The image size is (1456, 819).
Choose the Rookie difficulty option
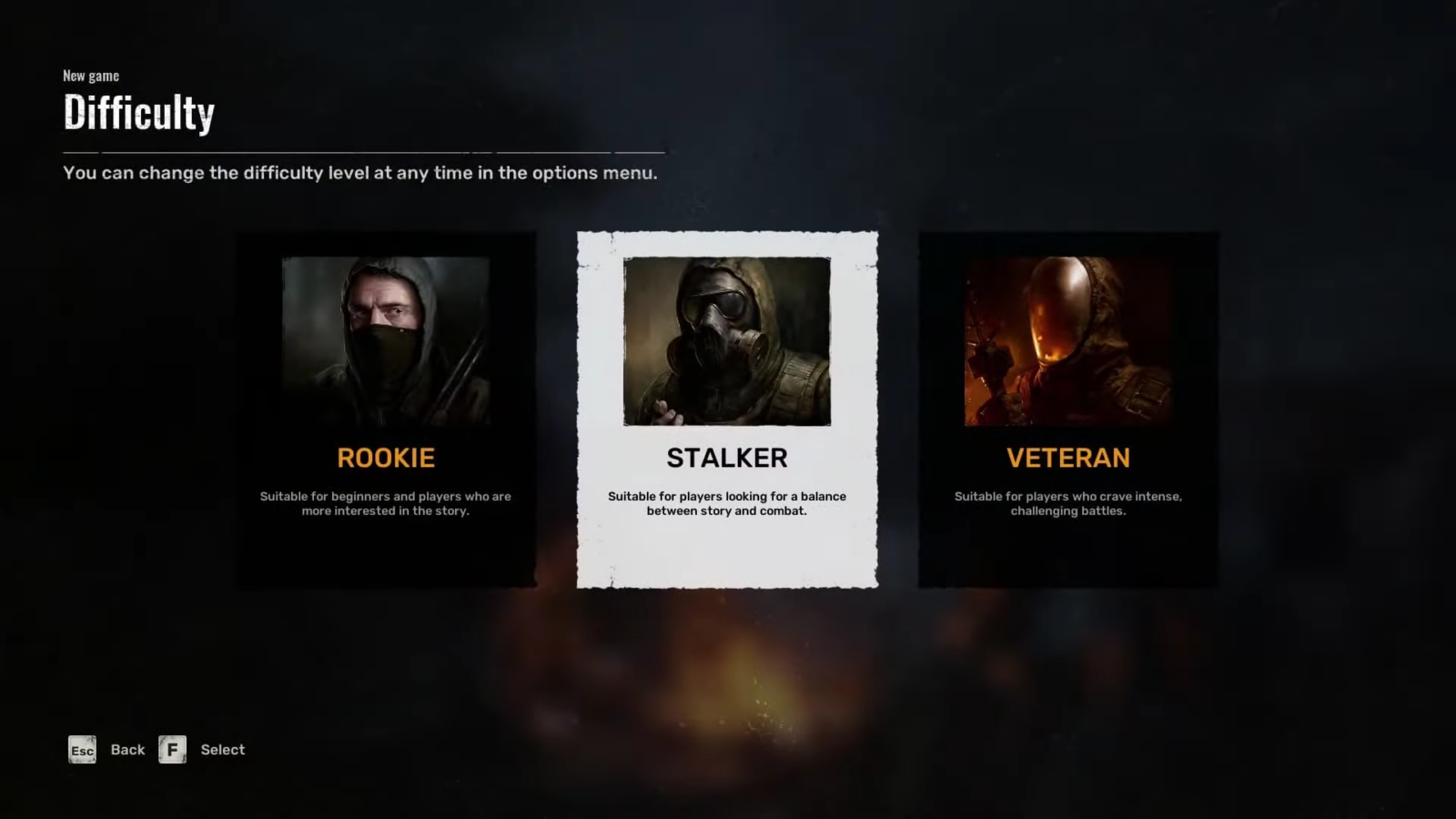click(x=386, y=409)
